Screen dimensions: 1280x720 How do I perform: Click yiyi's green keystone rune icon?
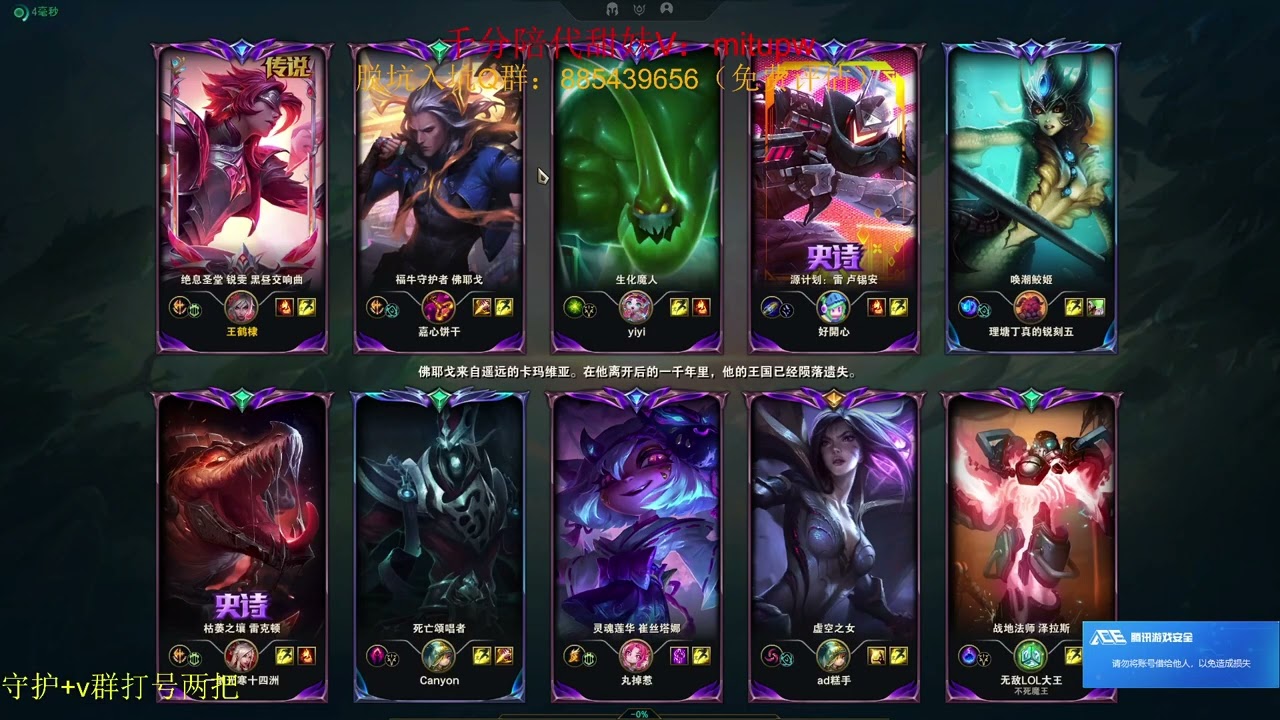573,307
